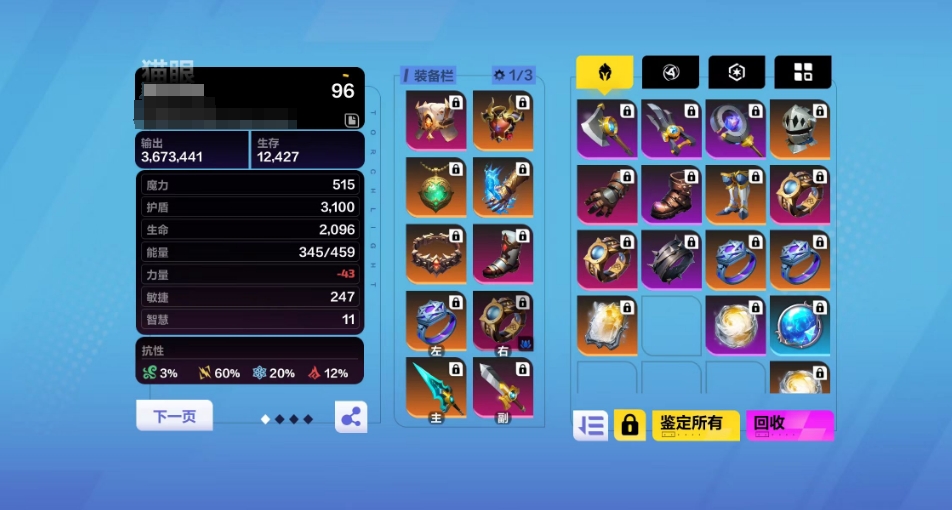Pick the axe in the inventory
Viewport: 952px width, 510px height.
607,128
